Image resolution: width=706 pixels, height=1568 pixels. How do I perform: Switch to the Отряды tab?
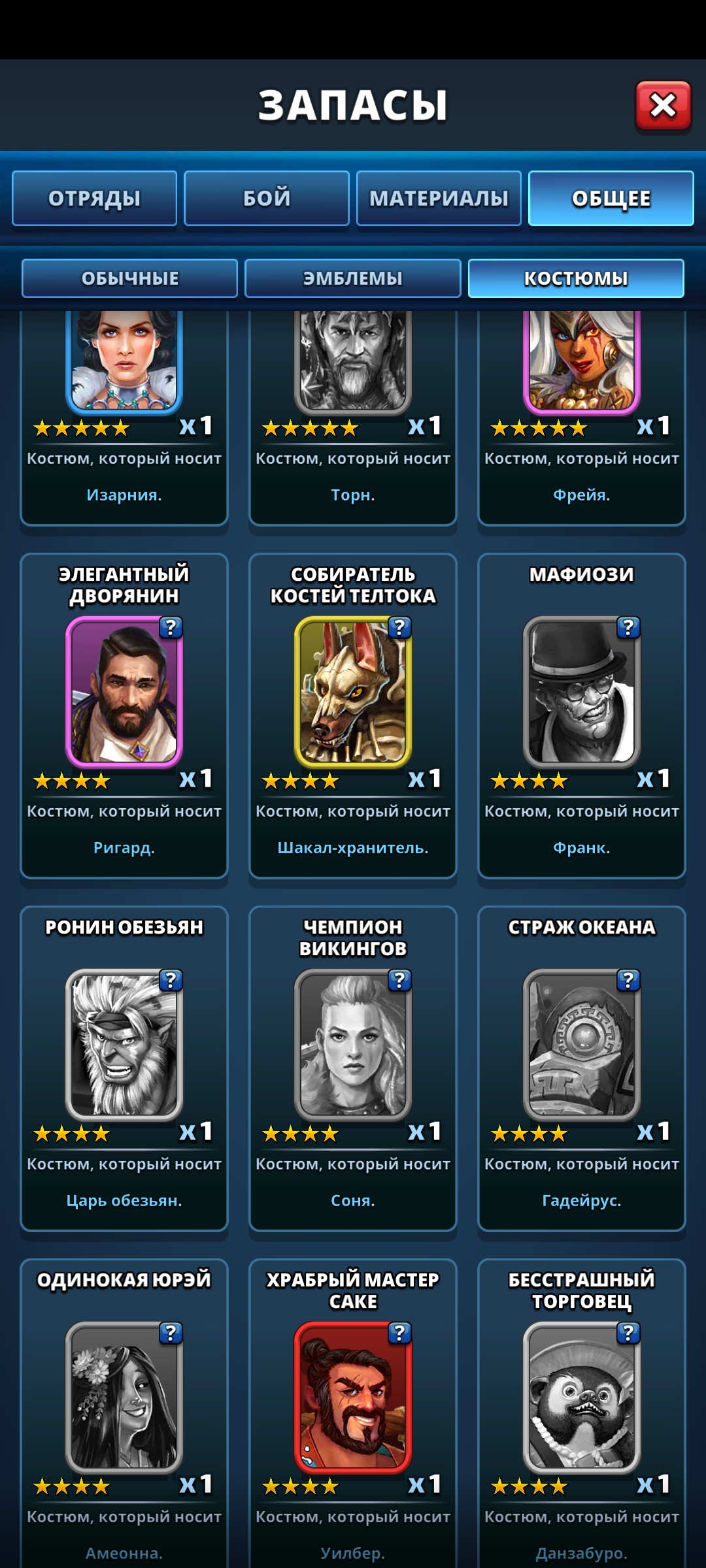click(x=95, y=199)
